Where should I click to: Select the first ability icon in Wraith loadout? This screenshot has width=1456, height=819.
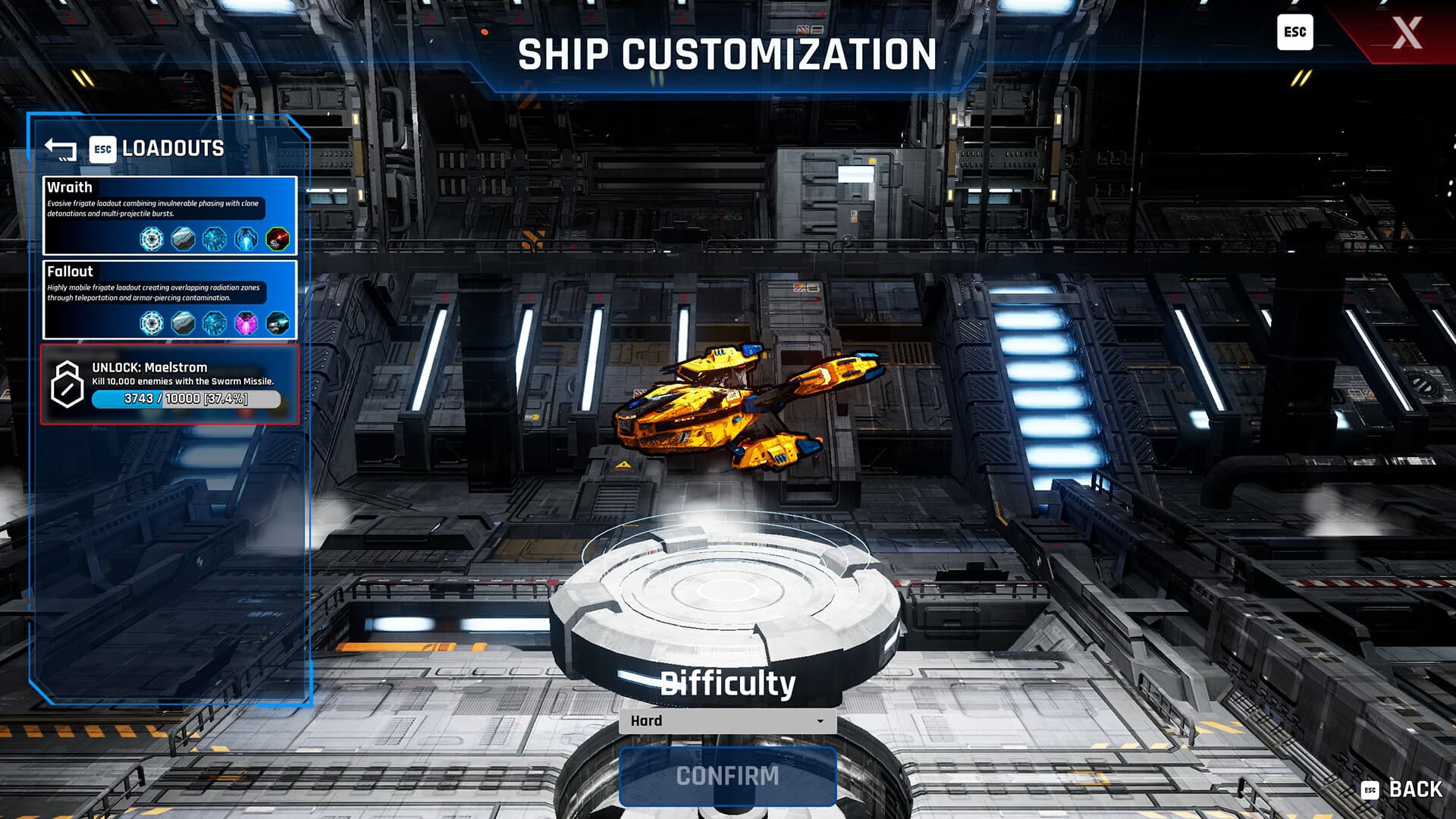coord(152,240)
